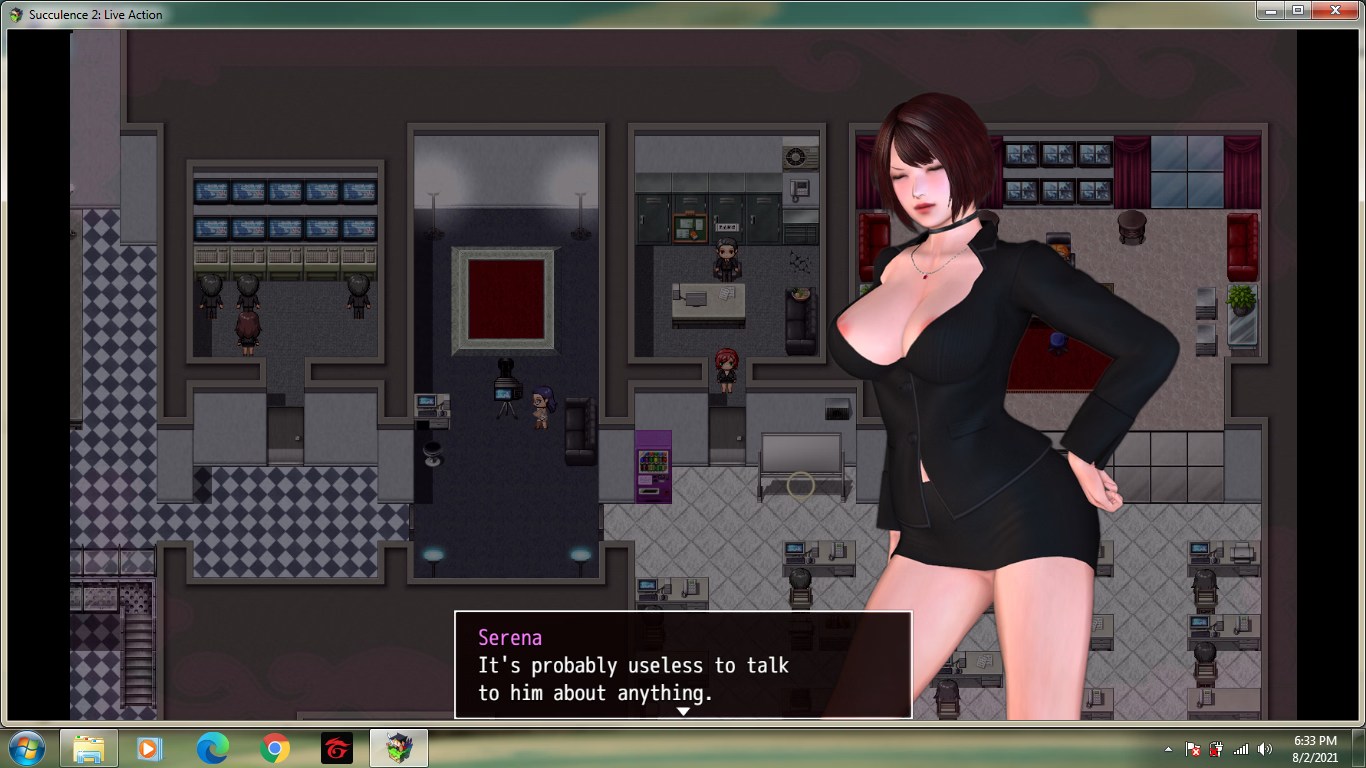
Task: Advance Serena's dialogue box
Action: (x=682, y=664)
